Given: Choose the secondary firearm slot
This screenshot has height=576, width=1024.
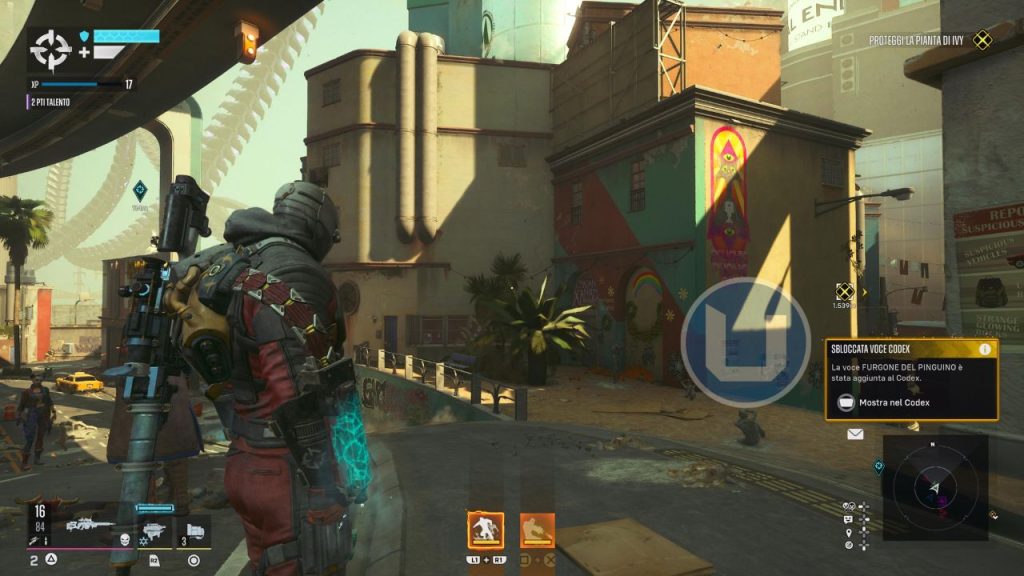Looking at the screenshot, I should pyautogui.click(x=153, y=530).
